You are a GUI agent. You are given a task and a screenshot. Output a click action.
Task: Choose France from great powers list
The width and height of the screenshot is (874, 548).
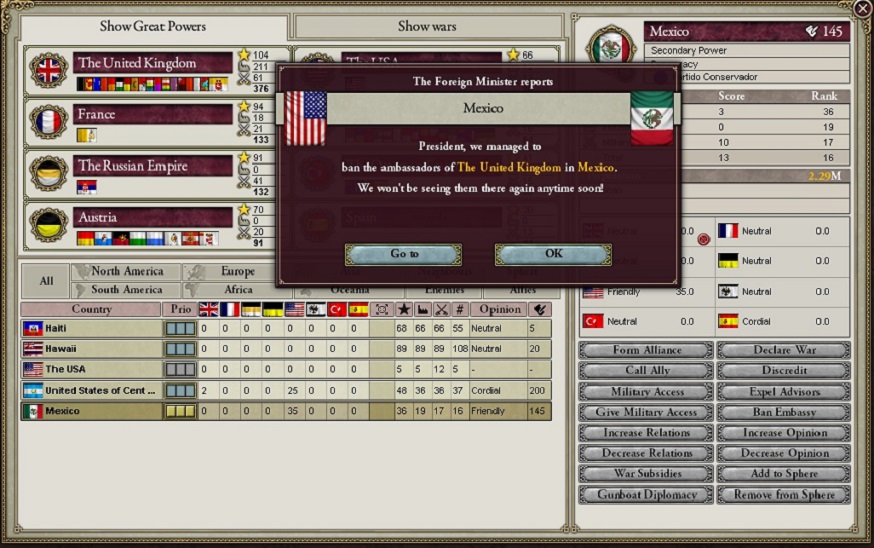coord(152,115)
